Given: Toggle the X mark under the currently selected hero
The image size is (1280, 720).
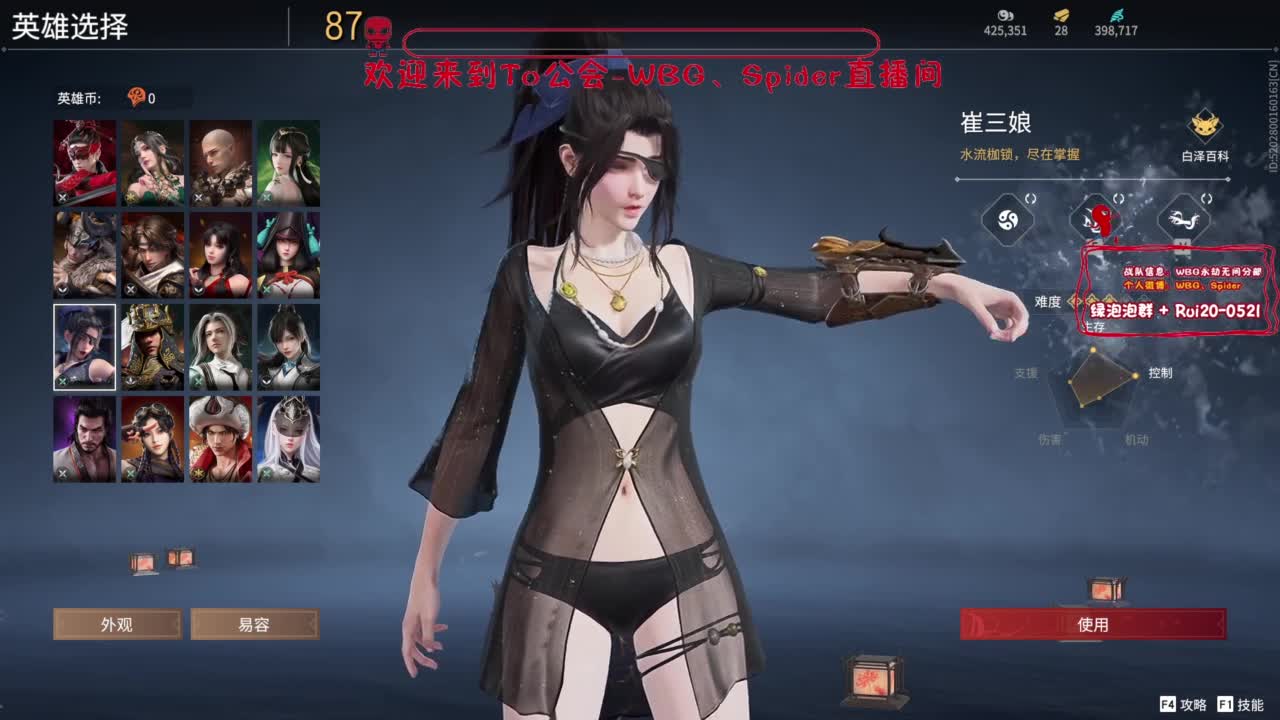Looking at the screenshot, I should [61, 382].
